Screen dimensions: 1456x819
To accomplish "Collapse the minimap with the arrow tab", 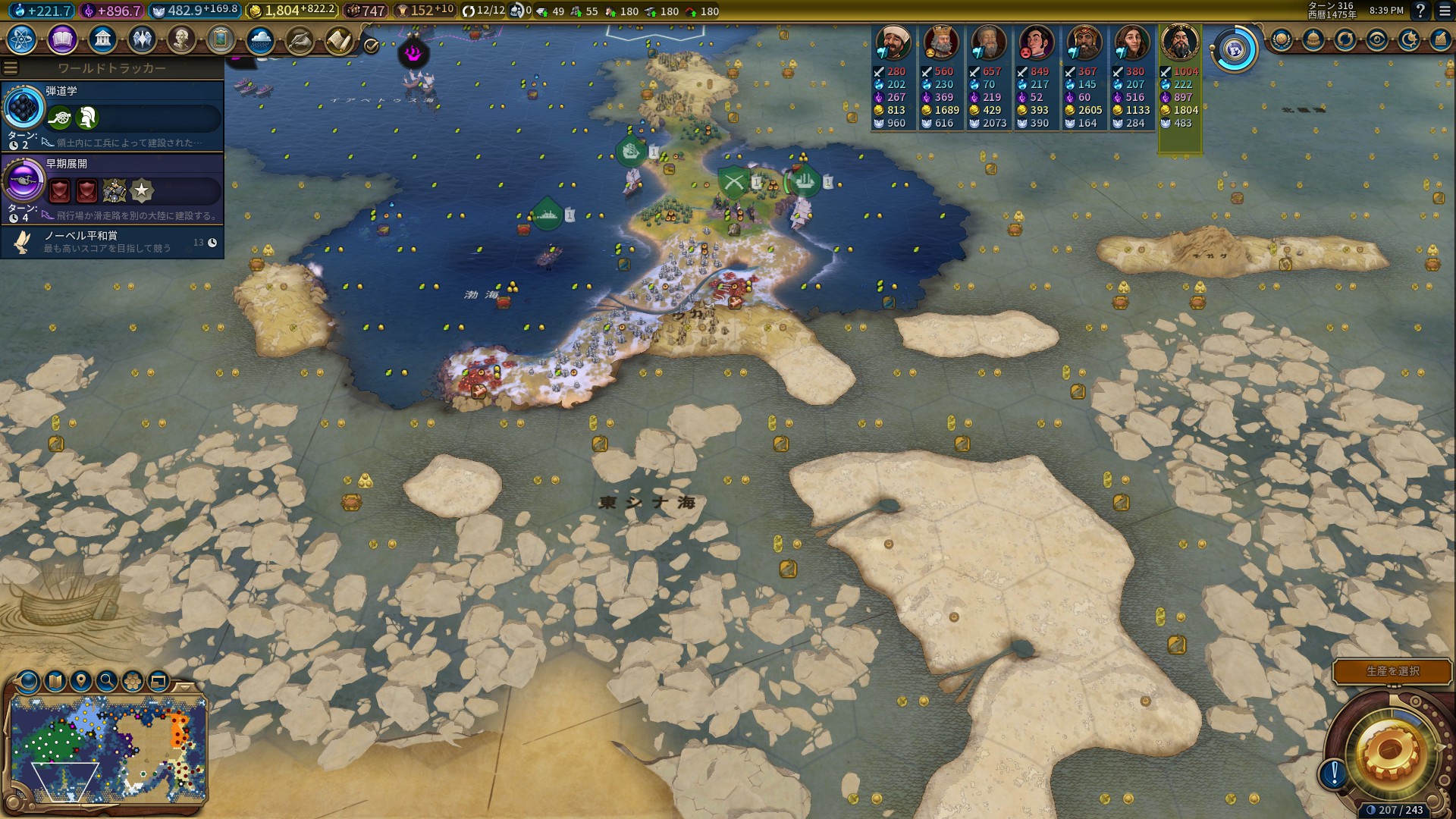I will [x=184, y=686].
